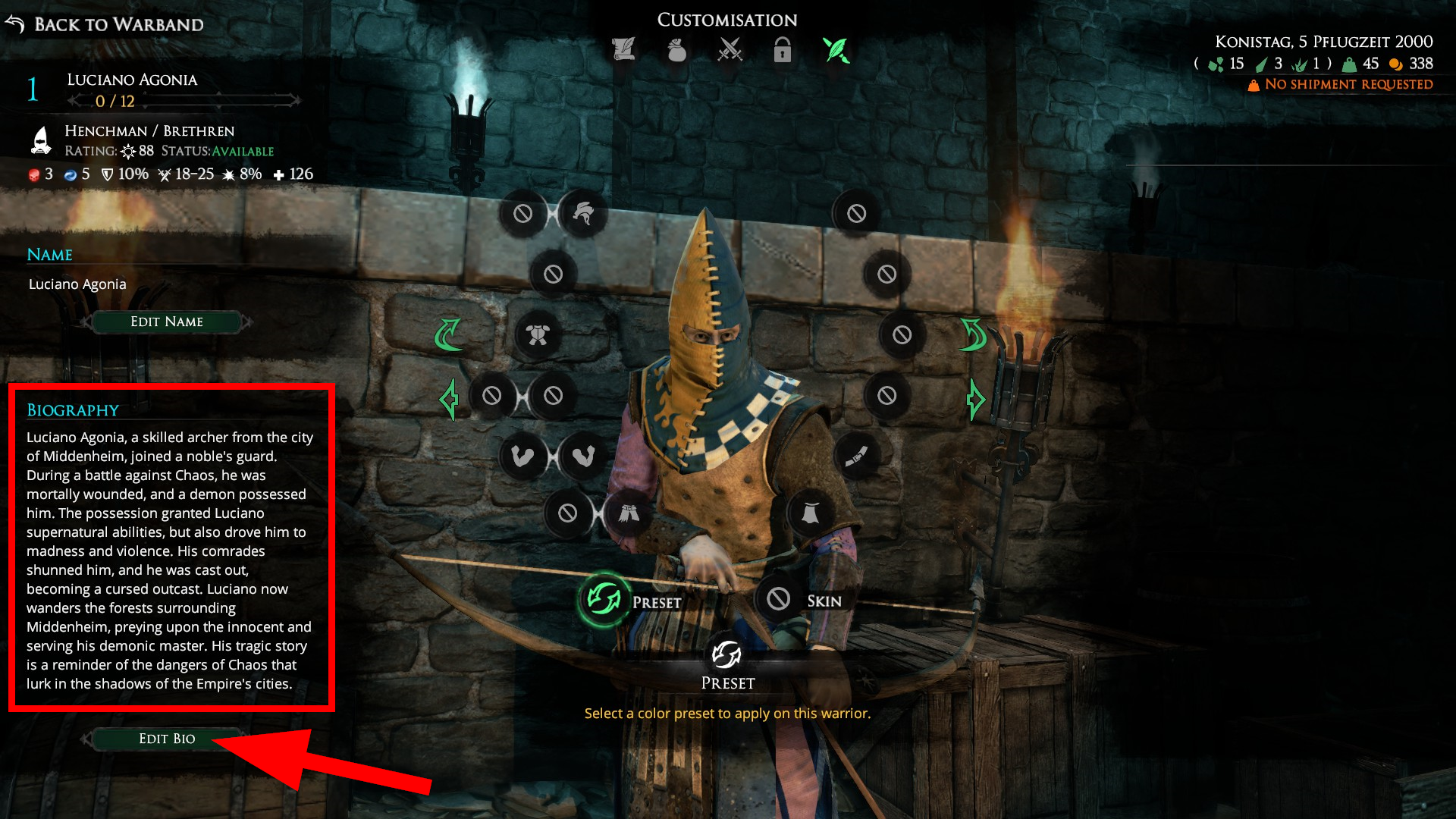This screenshot has width=1456, height=819.
Task: Choose the helmet customisation slot
Action: click(583, 213)
